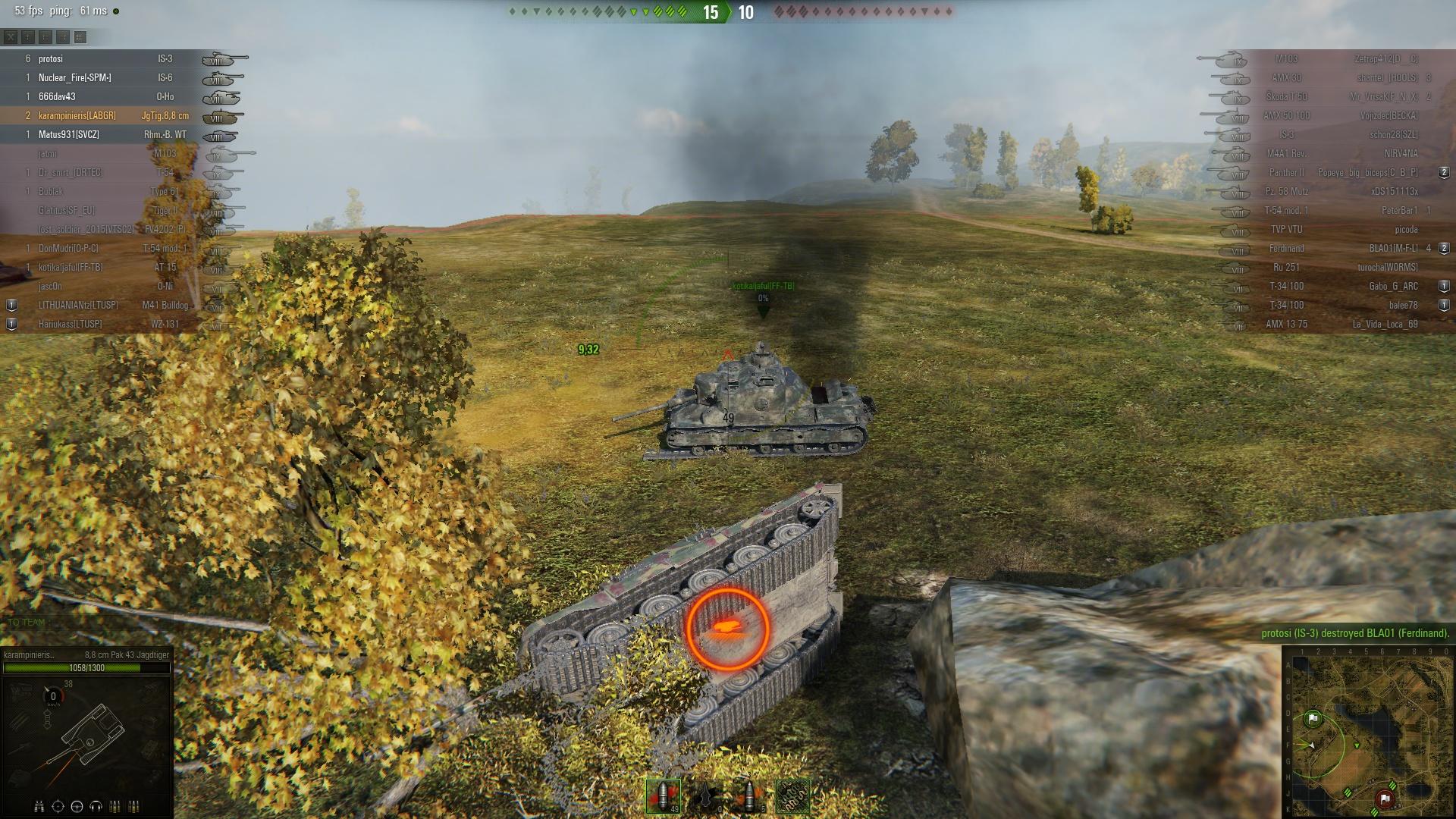This screenshot has height=819, width=1456.
Task: Click the gunner crosshair crew icon
Action: click(58, 806)
